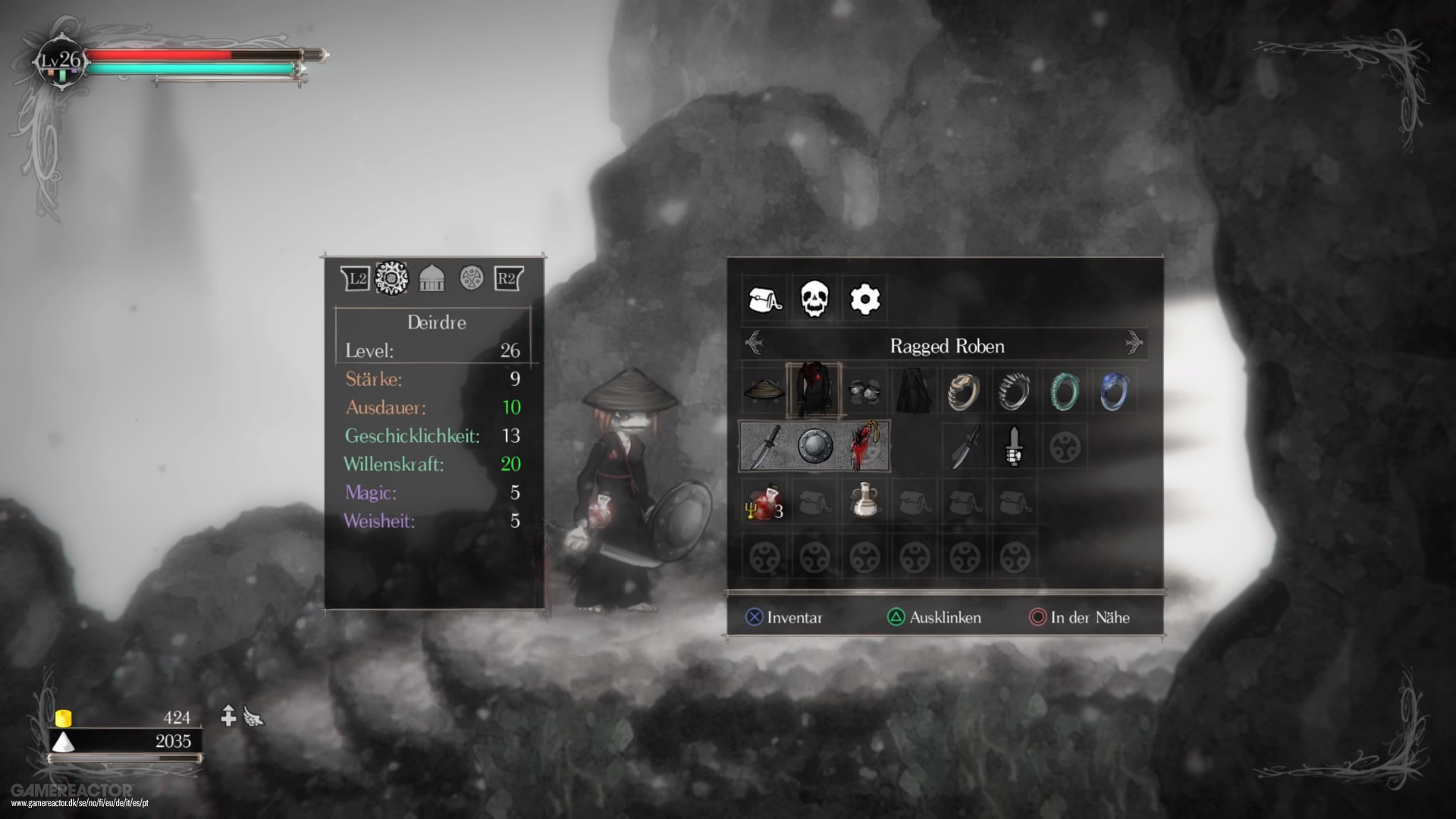Screen dimensions: 1456x819
Task: Open the gear settings icon
Action: (x=865, y=299)
